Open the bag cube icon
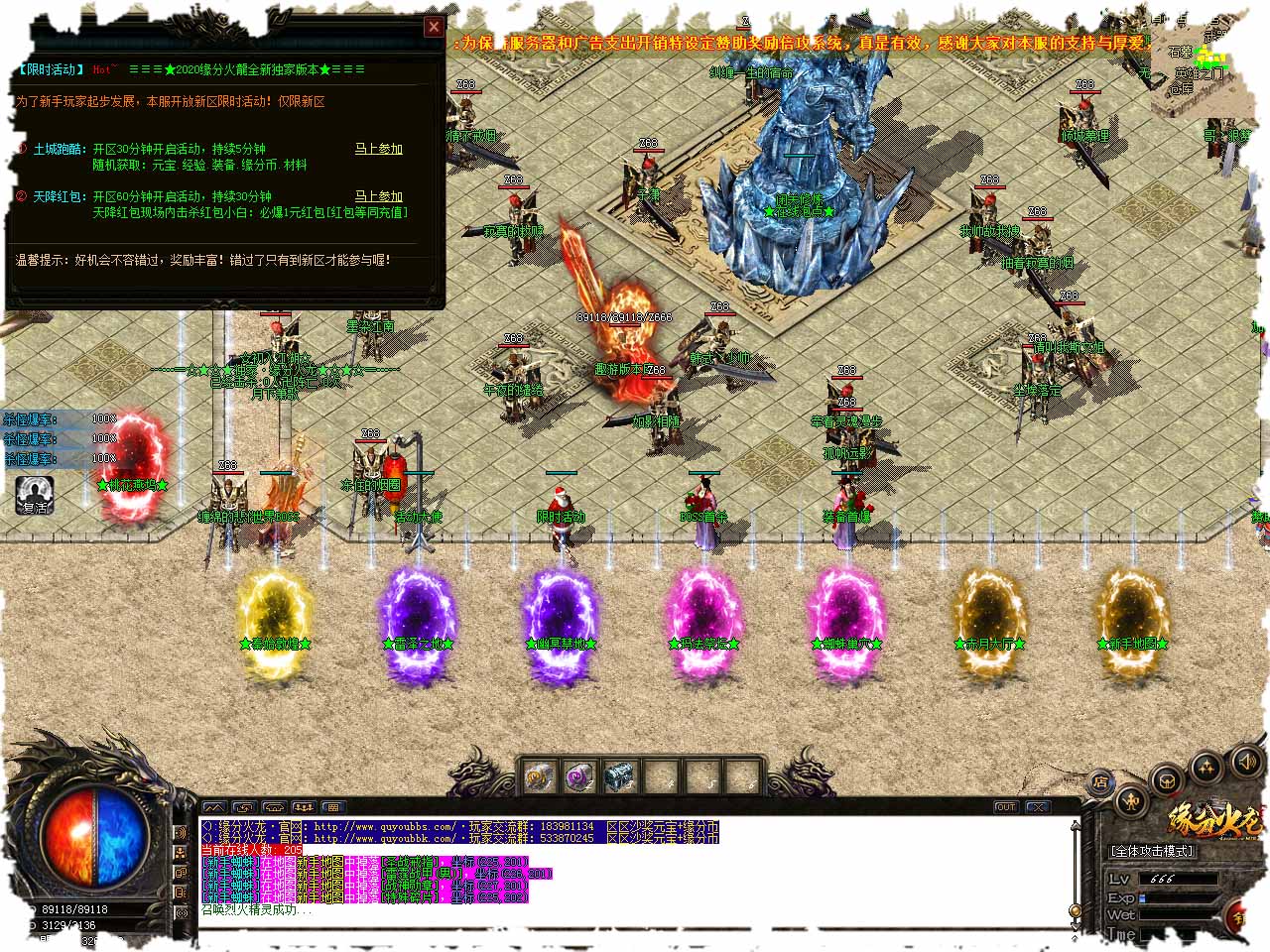The height and width of the screenshot is (952, 1270). pos(1168,780)
